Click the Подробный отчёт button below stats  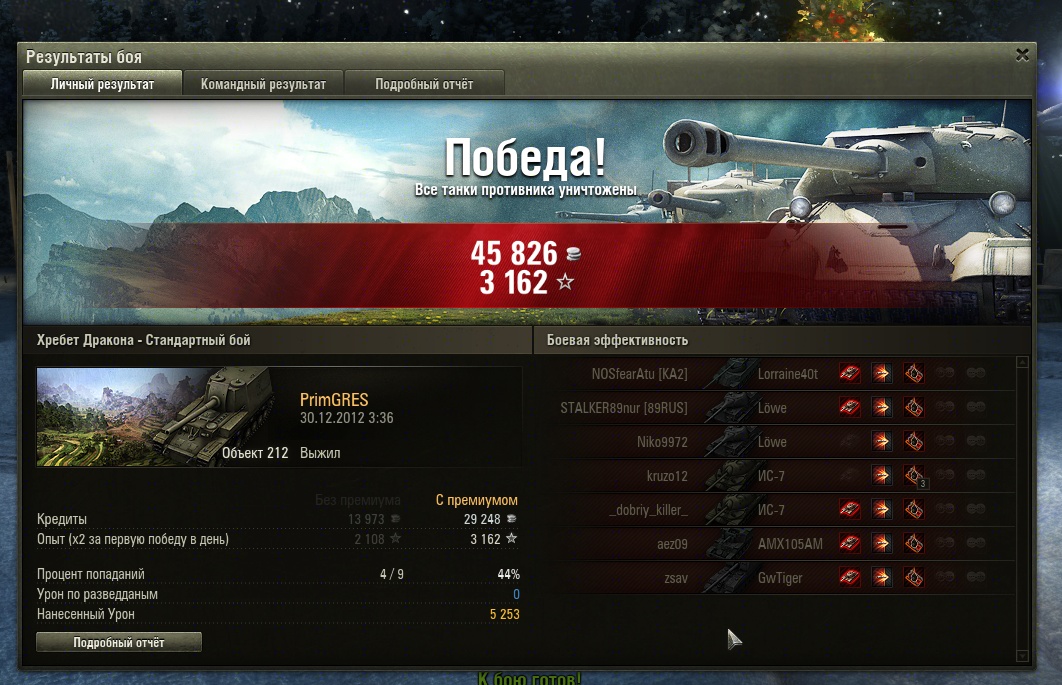119,642
